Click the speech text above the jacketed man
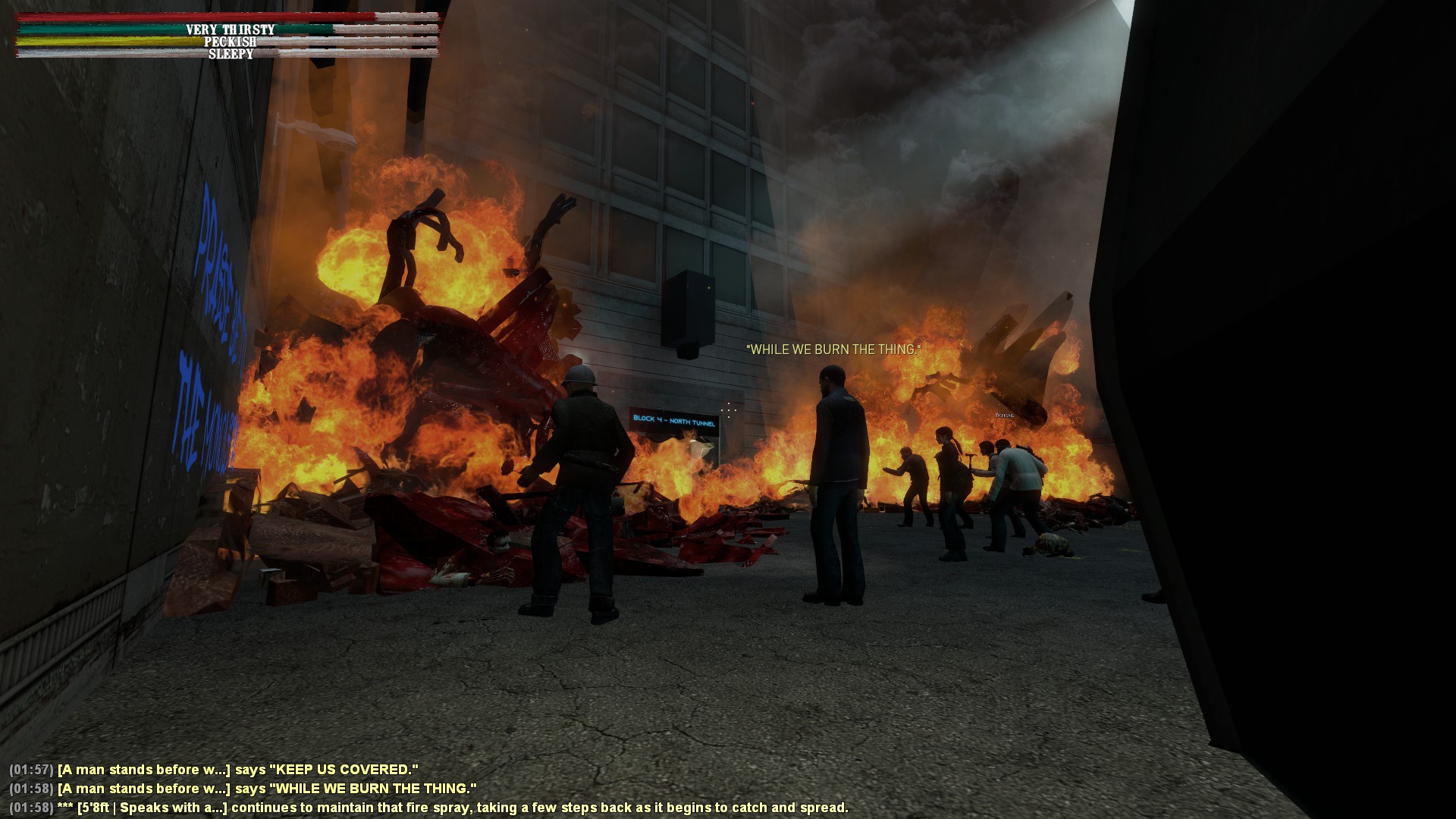The image size is (1456, 819). 833,350
